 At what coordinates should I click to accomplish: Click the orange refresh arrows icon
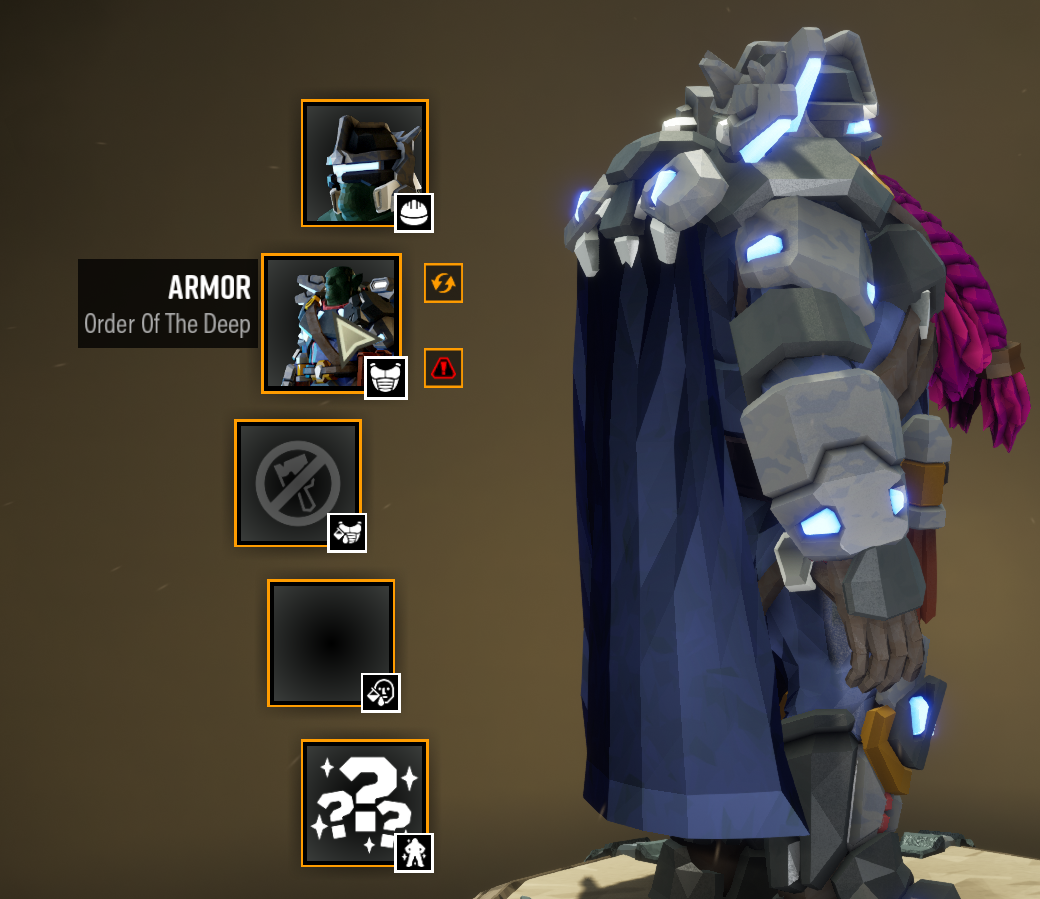443,283
